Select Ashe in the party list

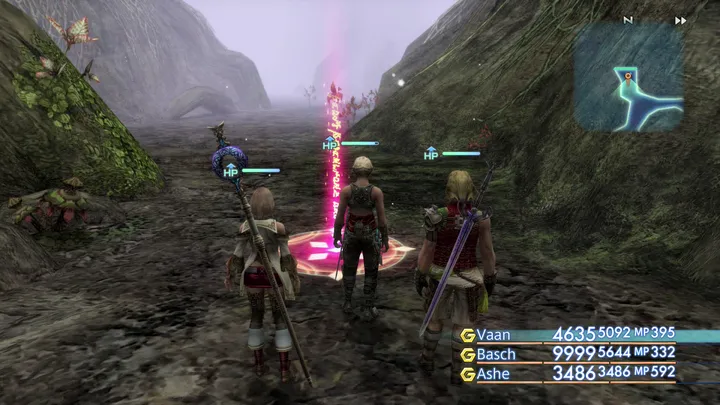tap(494, 373)
